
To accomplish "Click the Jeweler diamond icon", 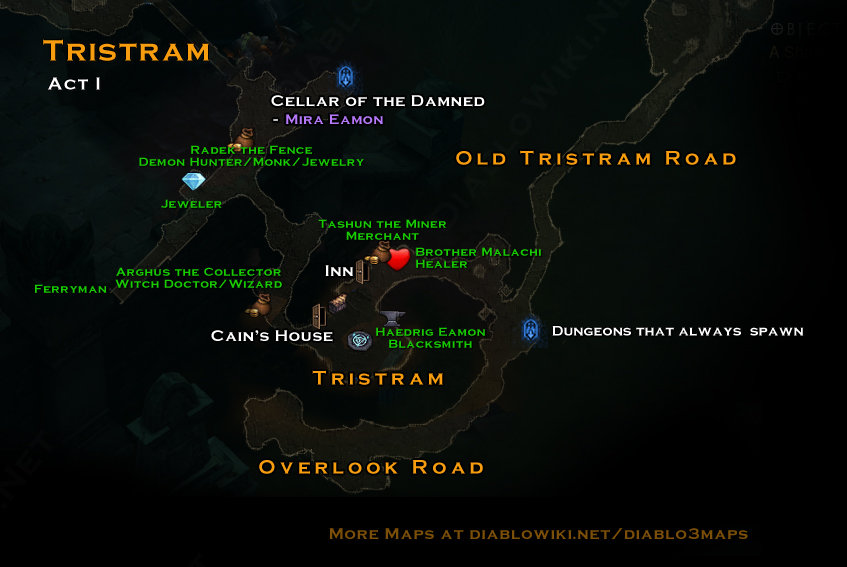I will coord(193,181).
